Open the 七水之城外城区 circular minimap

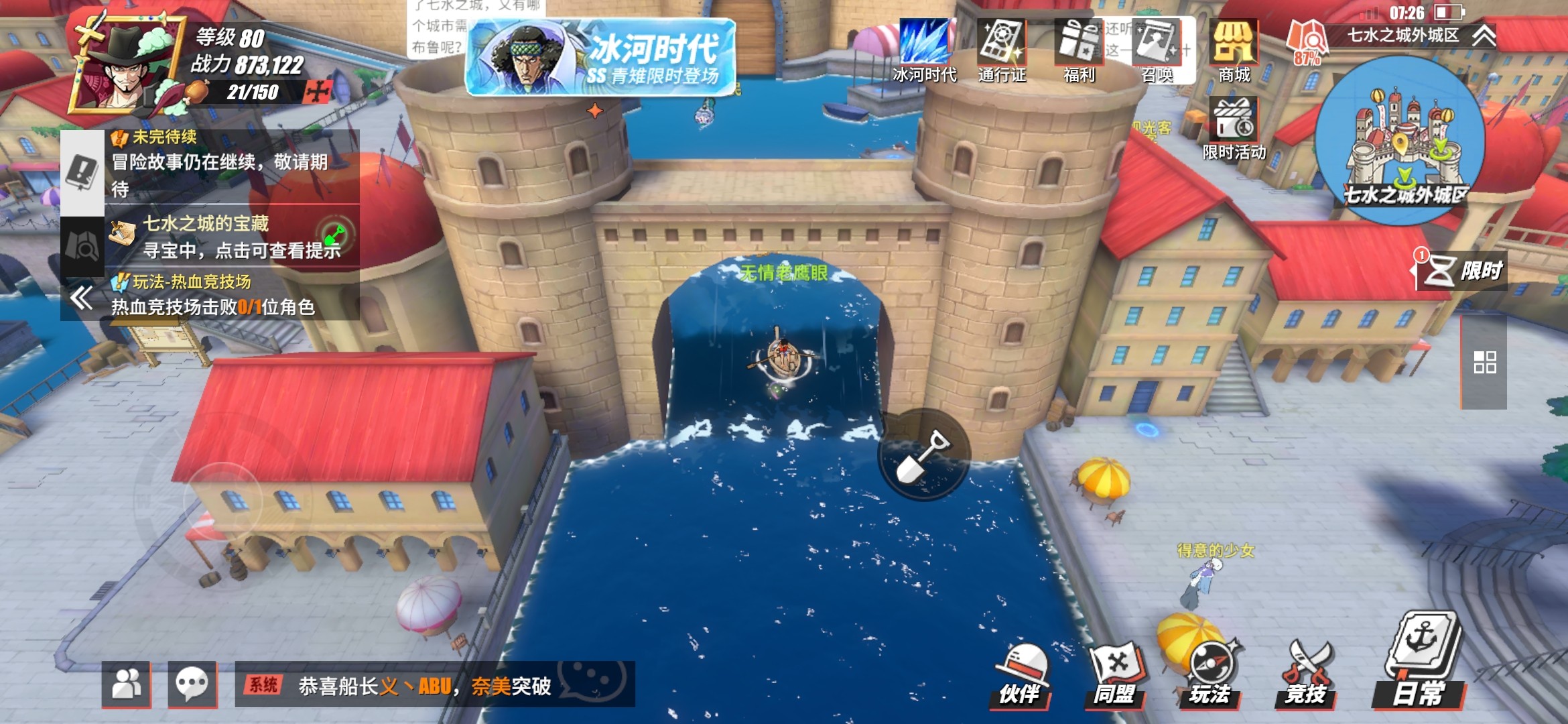(1400, 141)
